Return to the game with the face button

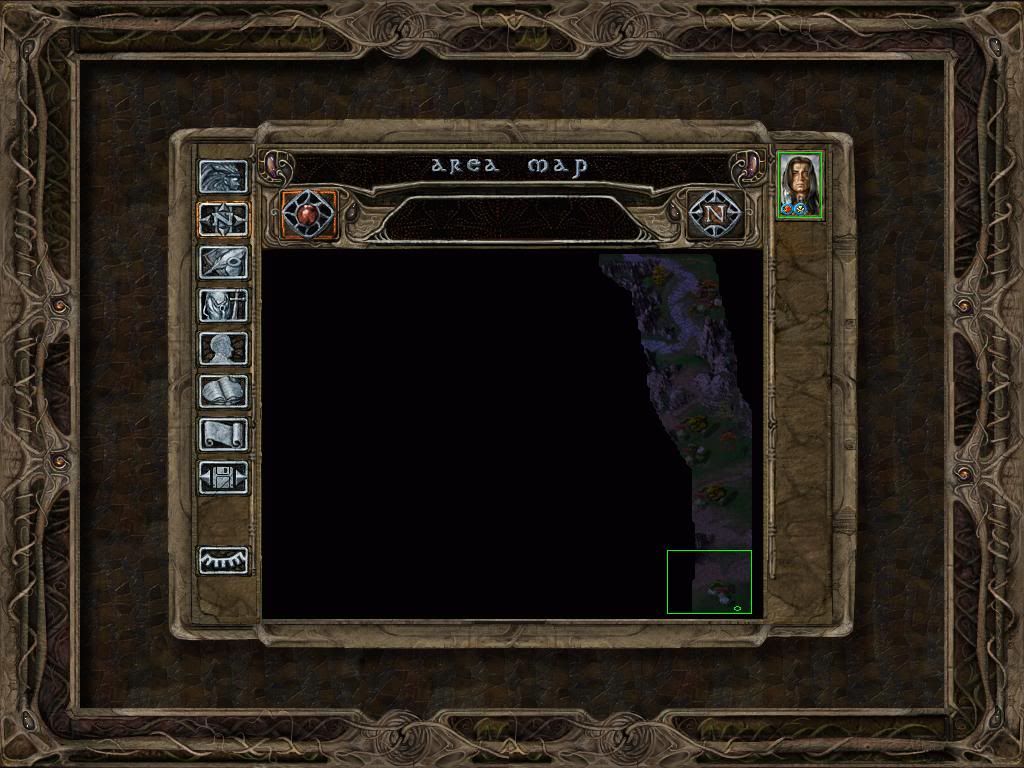[x=223, y=177]
